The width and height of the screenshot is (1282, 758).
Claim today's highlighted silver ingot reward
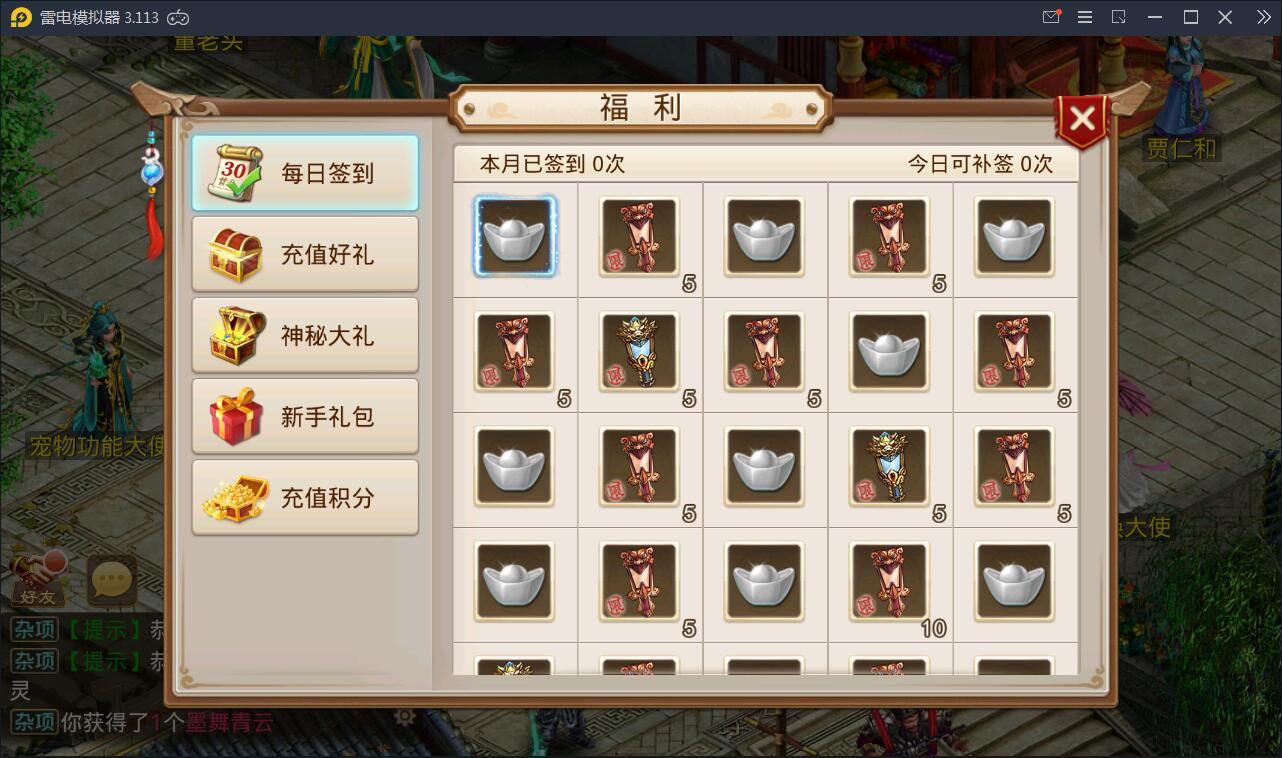[x=515, y=237]
